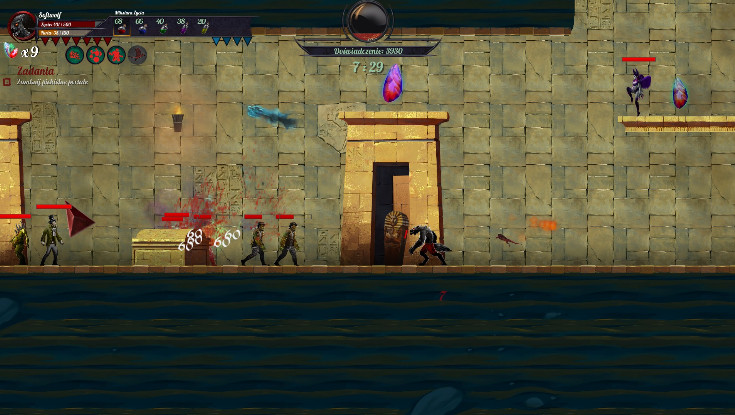The height and width of the screenshot is (415, 735).
Task: Select the red potion slot
Action: 120,26
